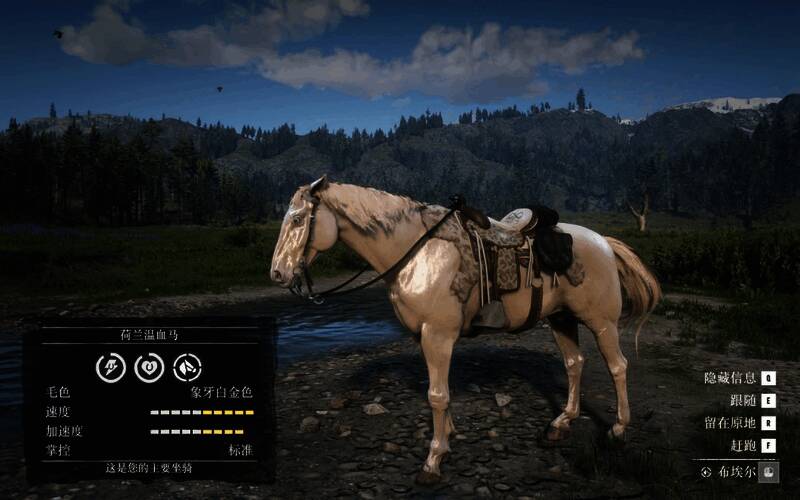Click the horse health heart core icon
This screenshot has height=500, width=800.
point(149,367)
